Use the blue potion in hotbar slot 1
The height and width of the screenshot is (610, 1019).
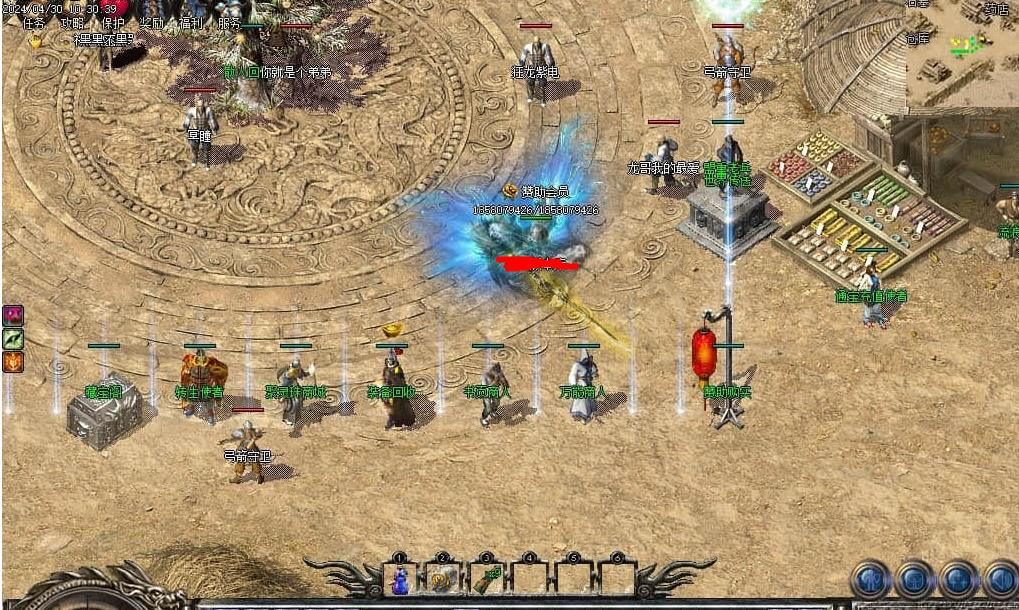pos(400,580)
